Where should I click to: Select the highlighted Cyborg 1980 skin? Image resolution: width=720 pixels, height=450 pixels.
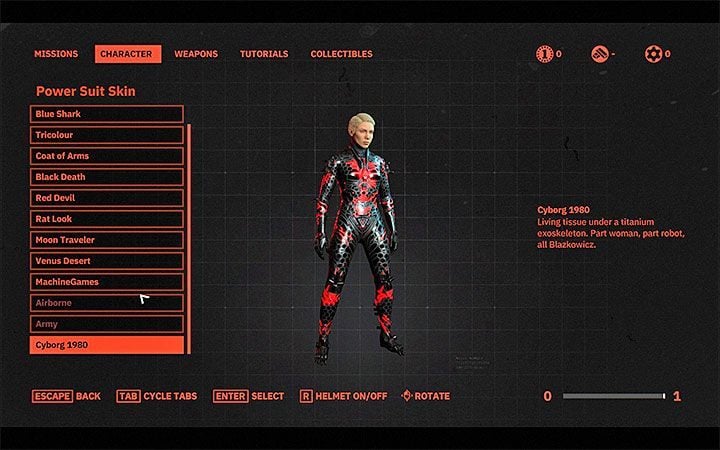pos(107,345)
